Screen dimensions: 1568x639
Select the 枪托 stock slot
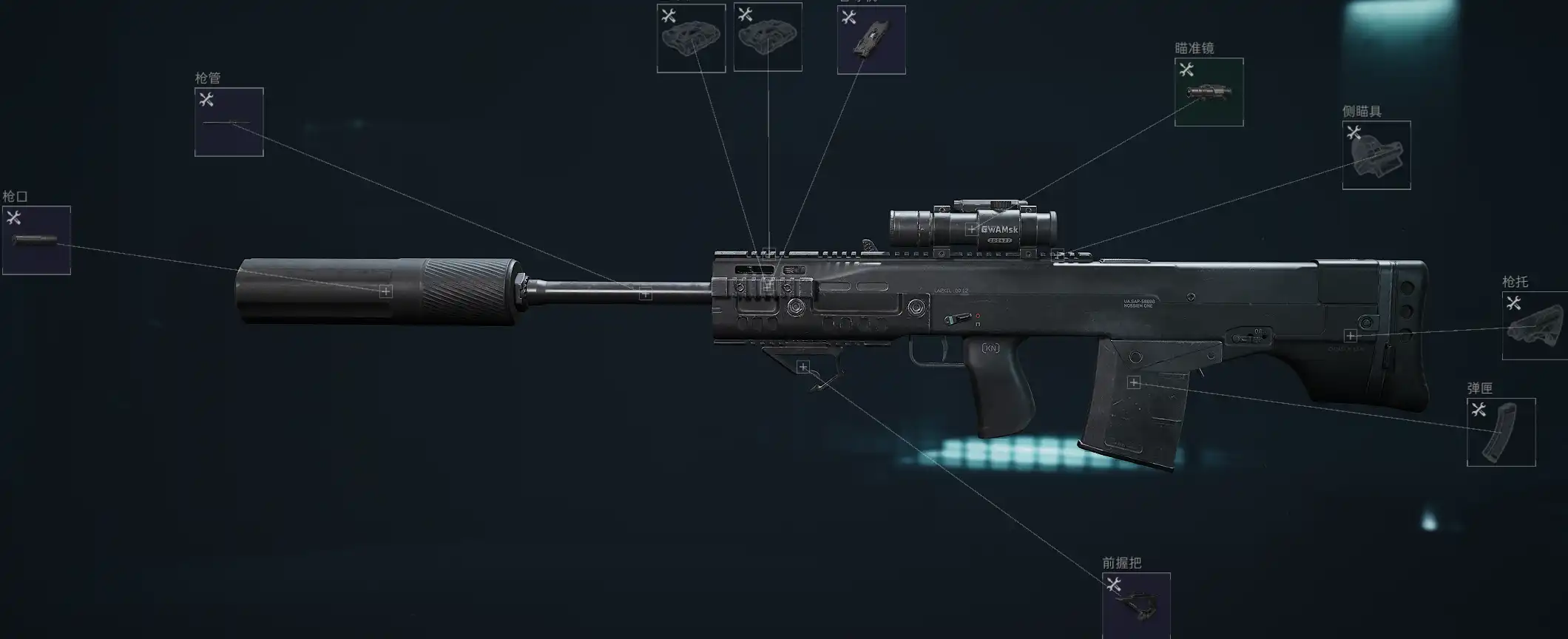(1535, 326)
